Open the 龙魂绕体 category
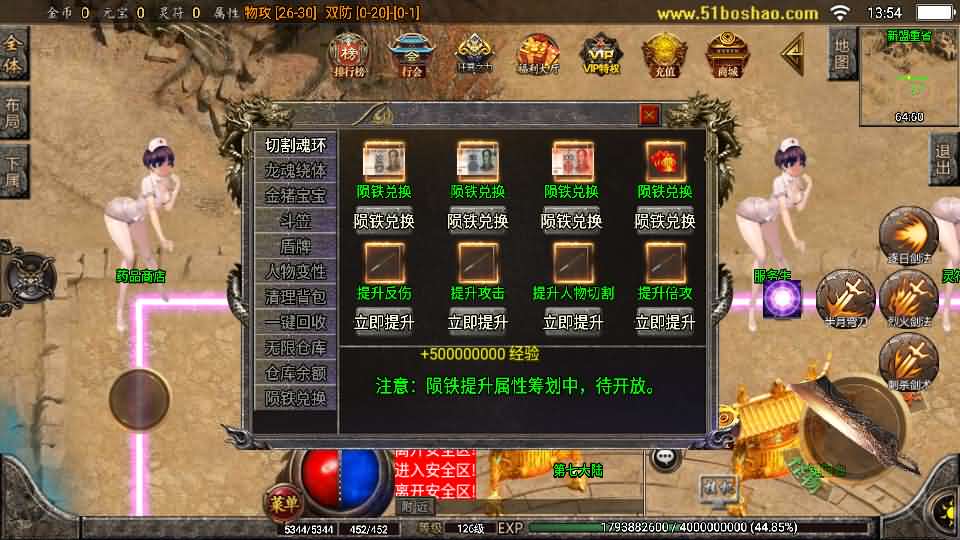 point(295,170)
